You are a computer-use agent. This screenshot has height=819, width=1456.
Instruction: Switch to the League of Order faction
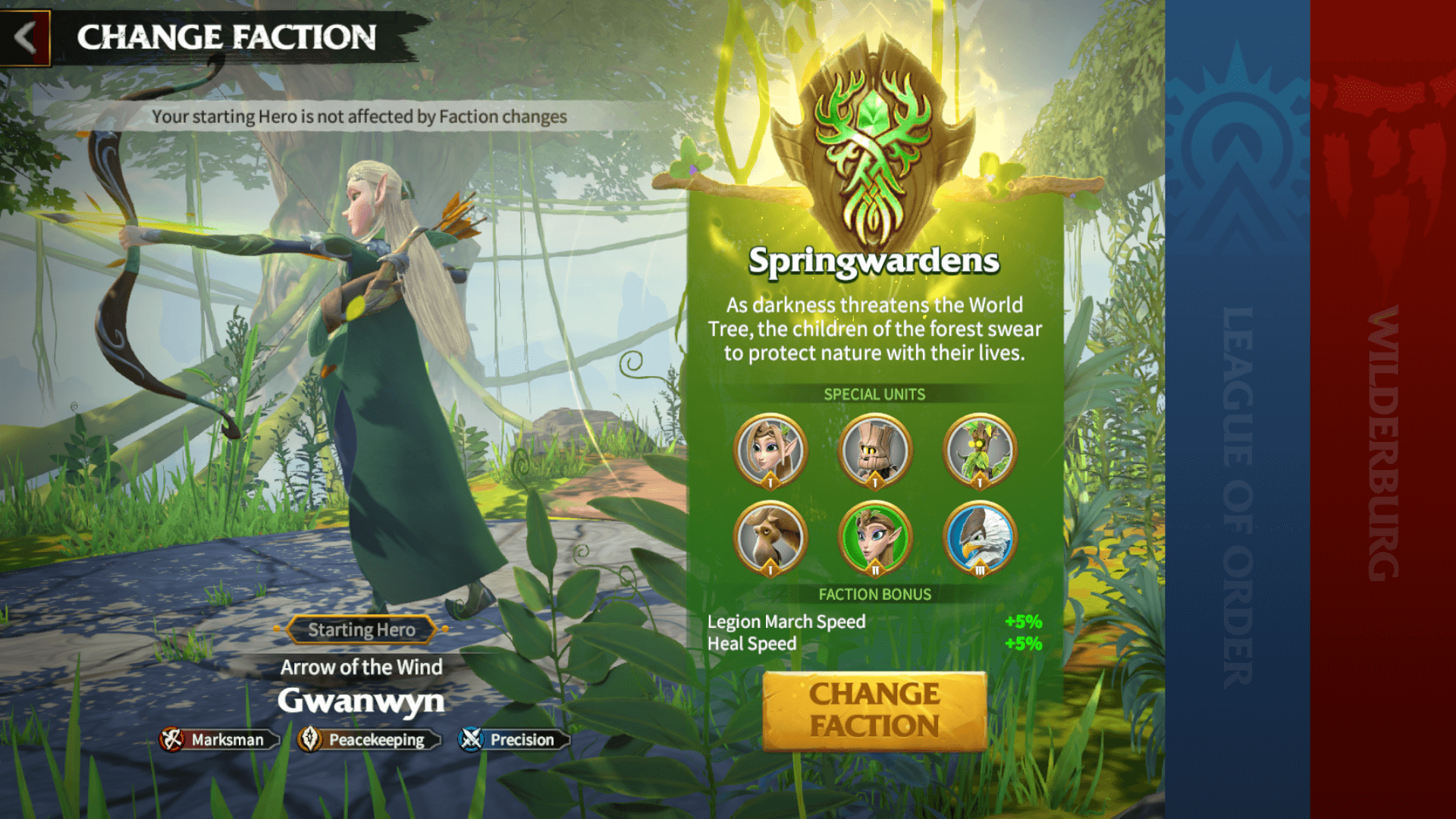[1238, 409]
